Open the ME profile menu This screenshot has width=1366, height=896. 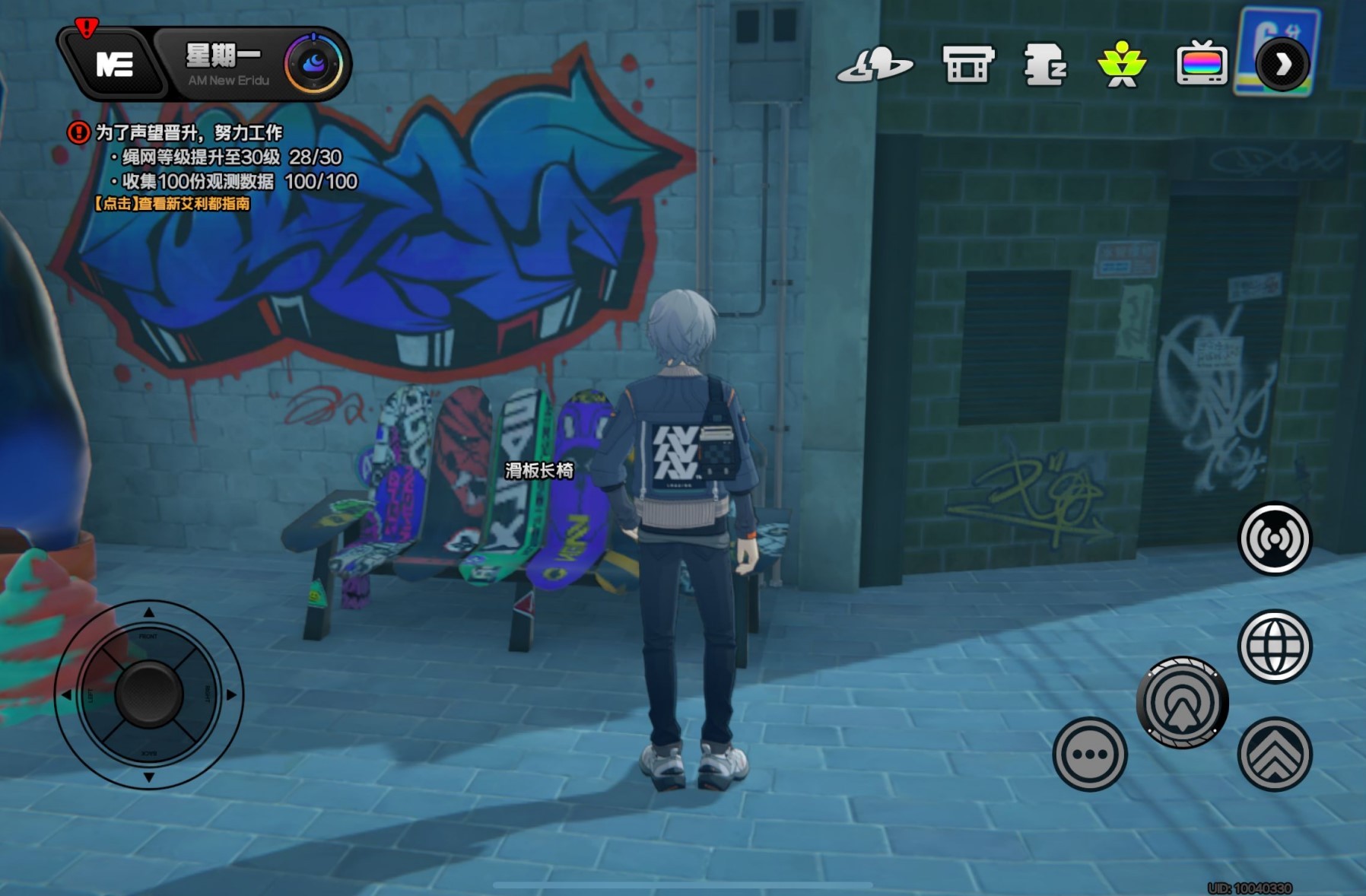click(114, 65)
